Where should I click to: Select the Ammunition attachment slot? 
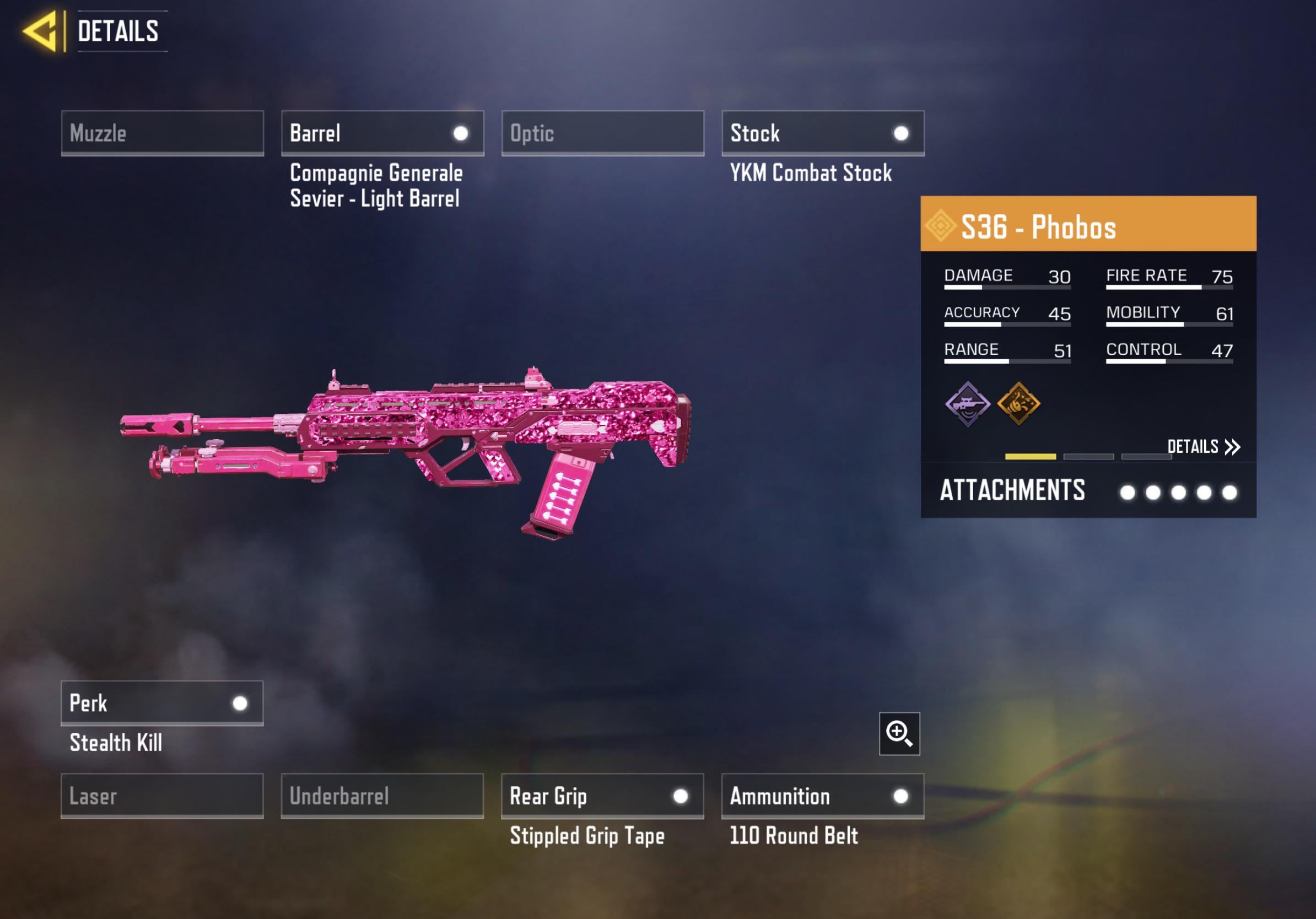click(822, 796)
